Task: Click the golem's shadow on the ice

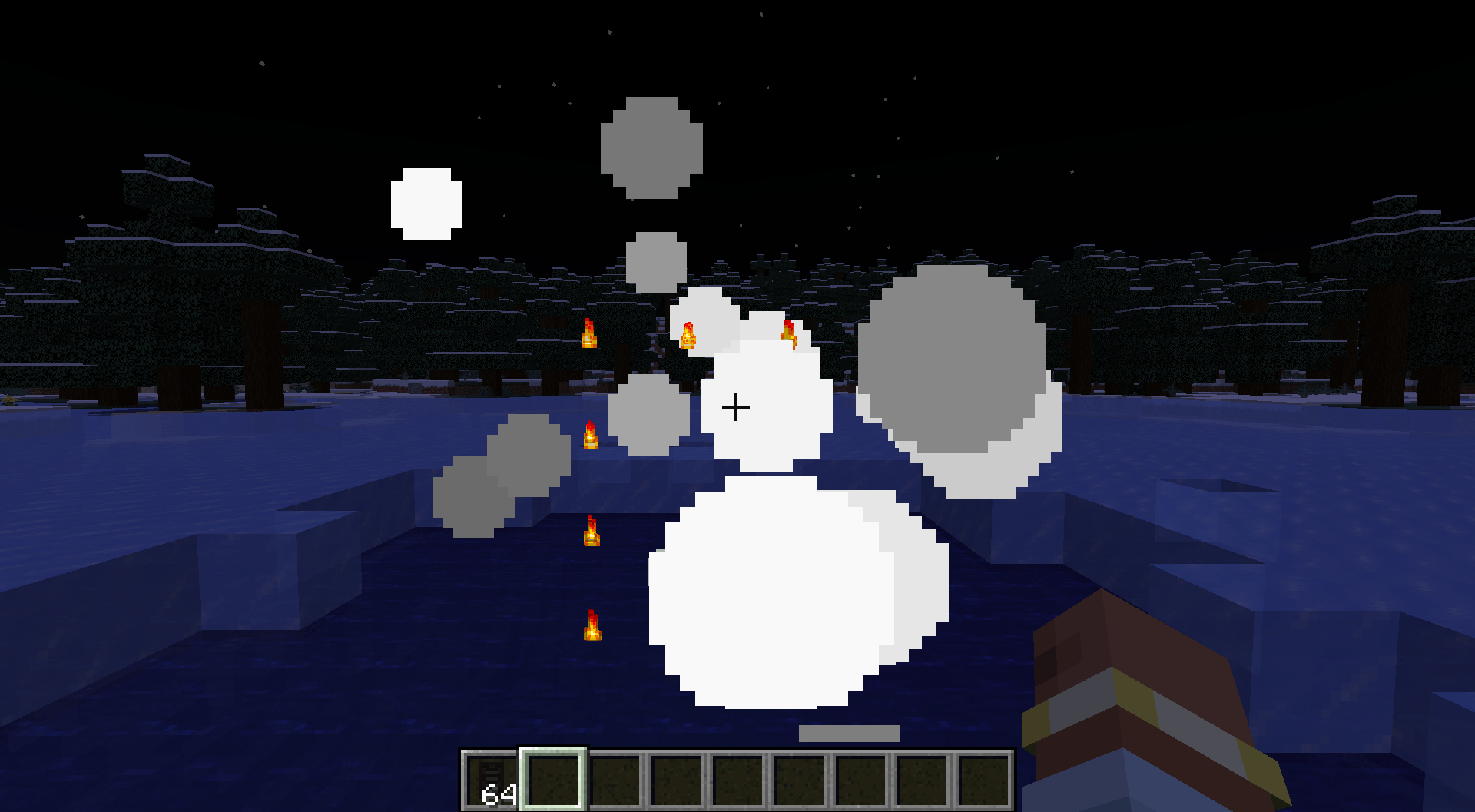Action: 849,733
